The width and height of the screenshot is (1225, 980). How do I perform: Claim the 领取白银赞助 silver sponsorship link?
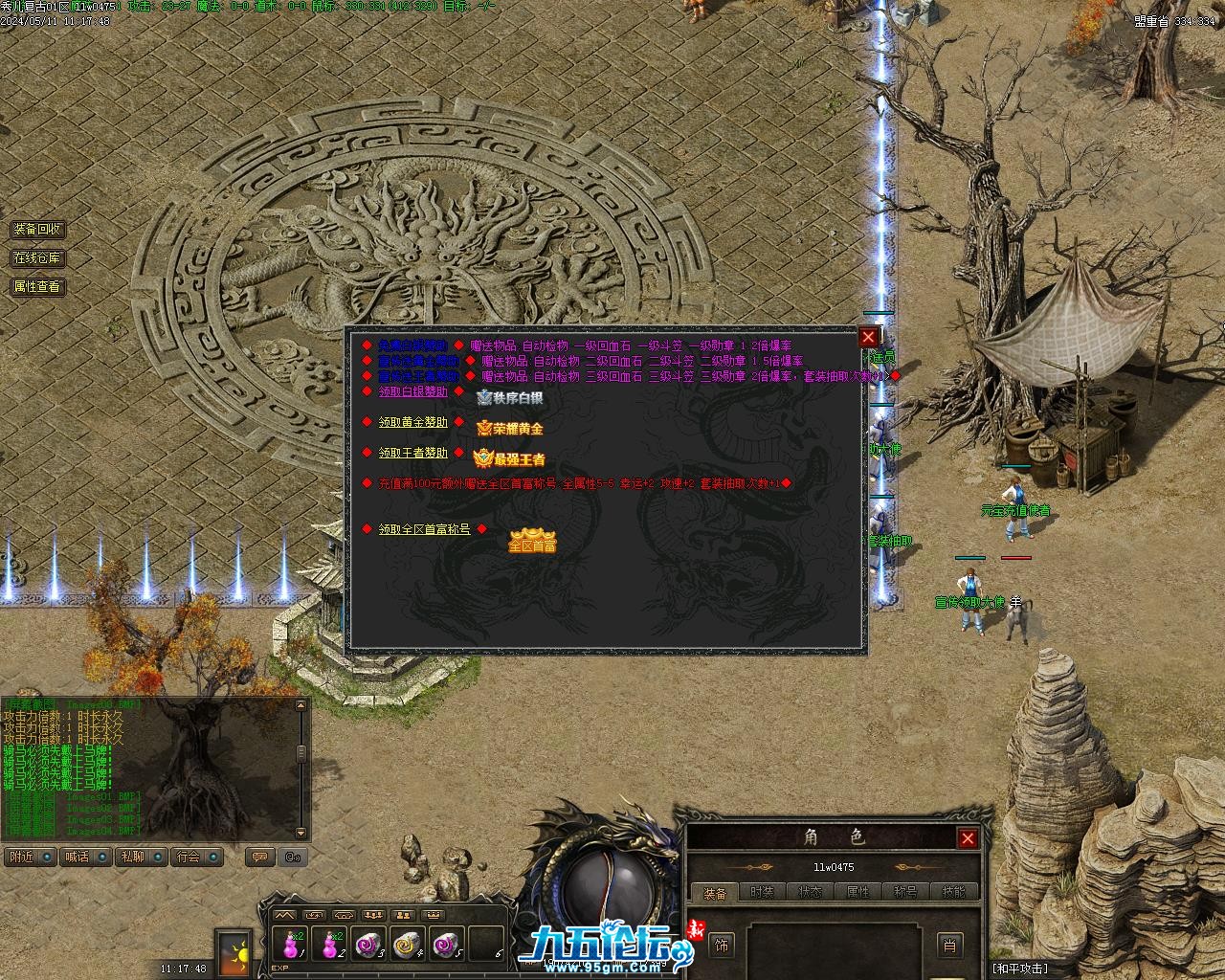(x=412, y=391)
